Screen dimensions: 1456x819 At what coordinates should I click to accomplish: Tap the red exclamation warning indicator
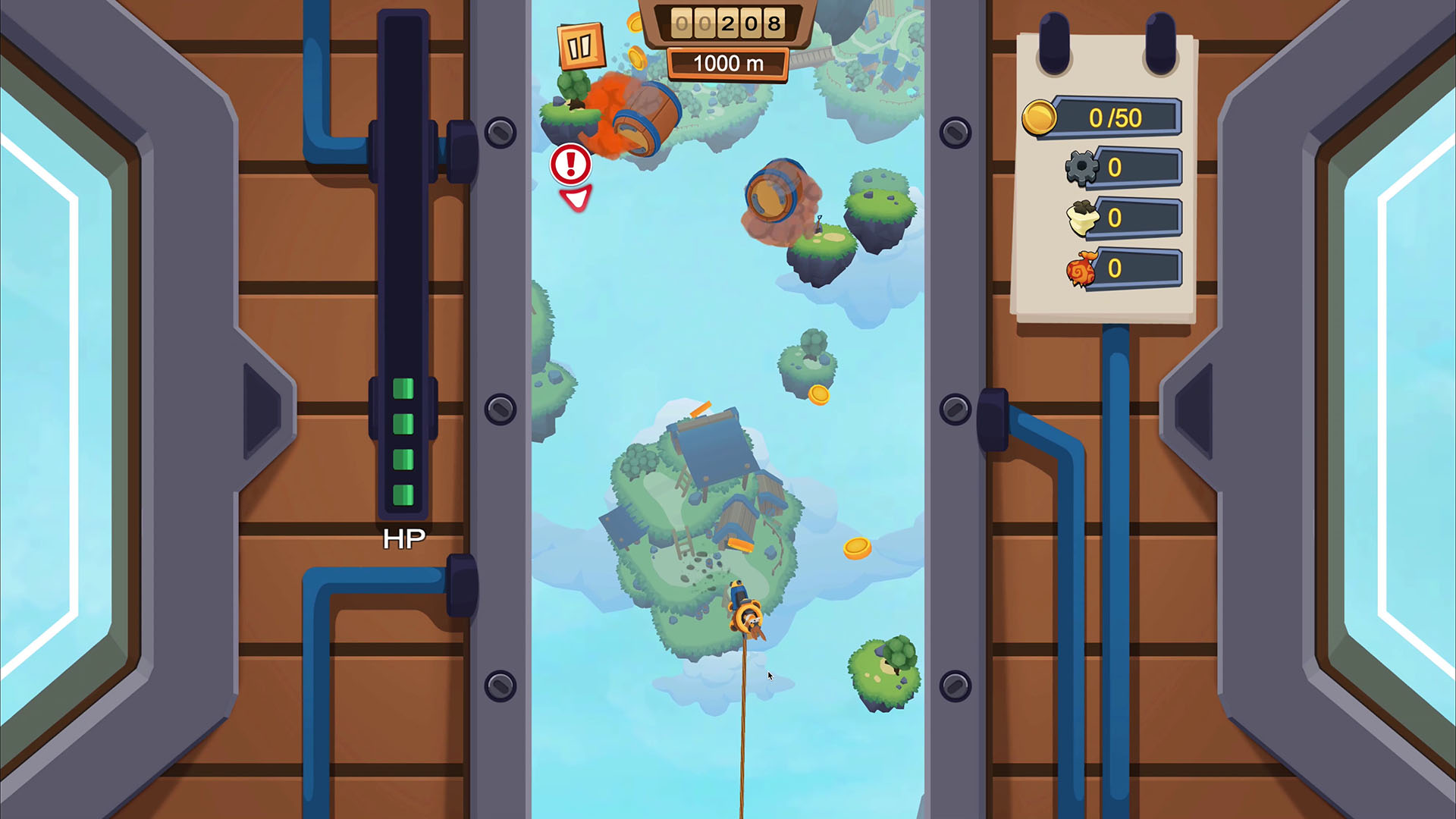click(x=571, y=165)
